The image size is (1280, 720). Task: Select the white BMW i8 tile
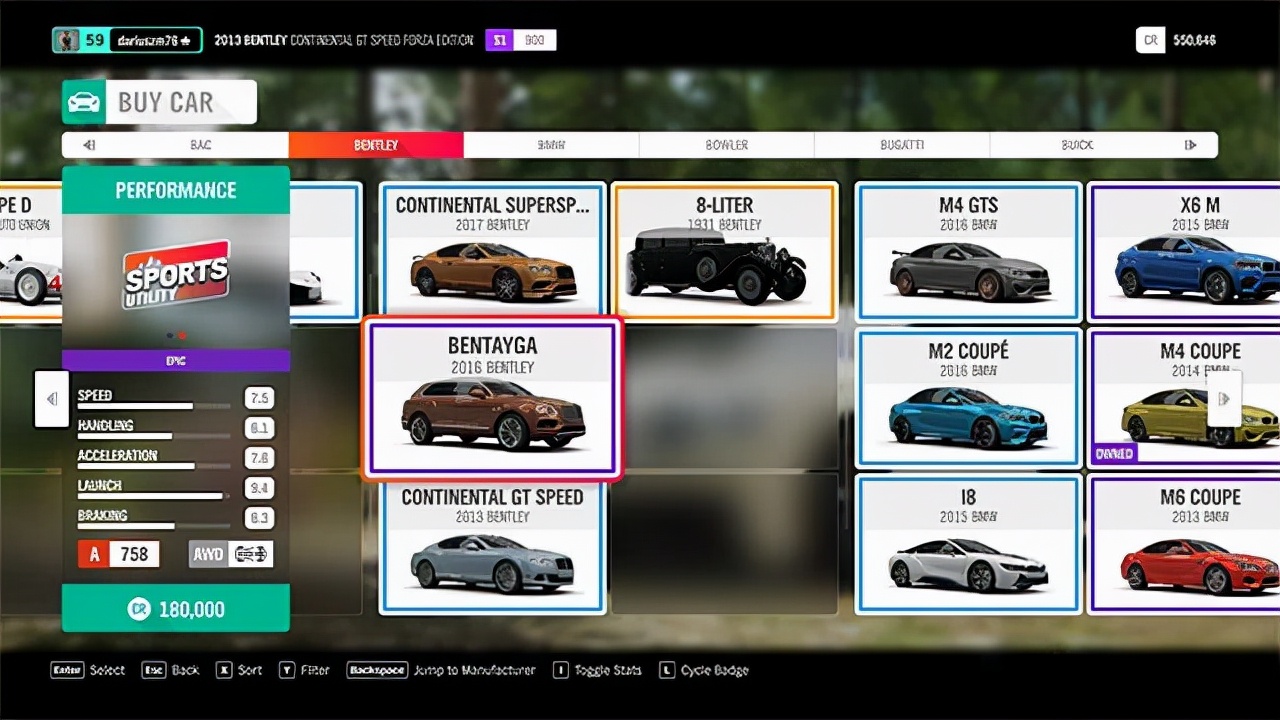coord(968,544)
